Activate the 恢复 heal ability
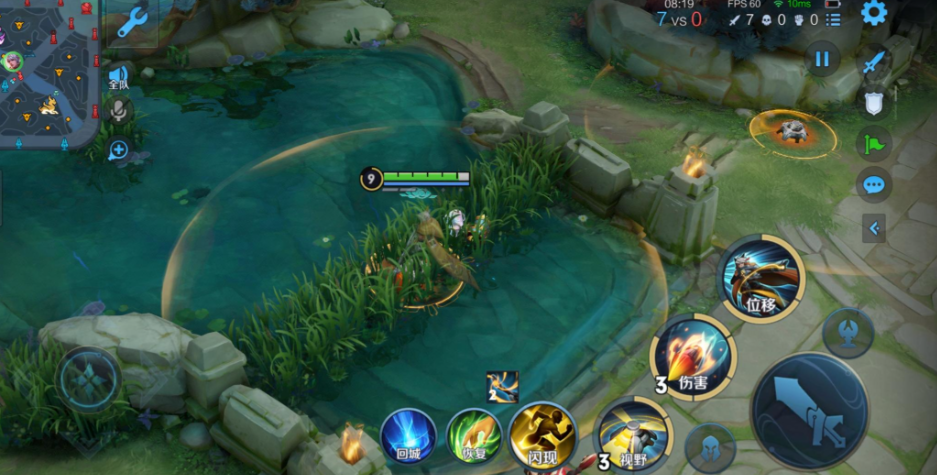Viewport: 937px width, 475px height. tap(474, 437)
